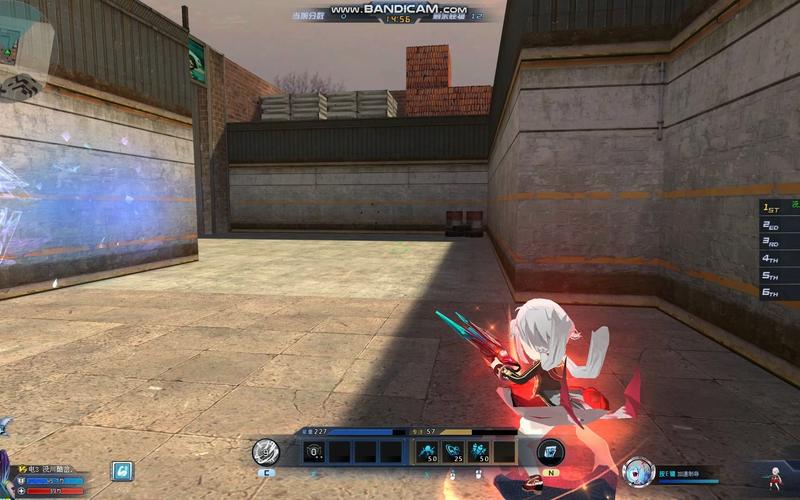This screenshot has height=500, width=800.
Task: Click the Bandicam watermark link
Action: pos(400,9)
